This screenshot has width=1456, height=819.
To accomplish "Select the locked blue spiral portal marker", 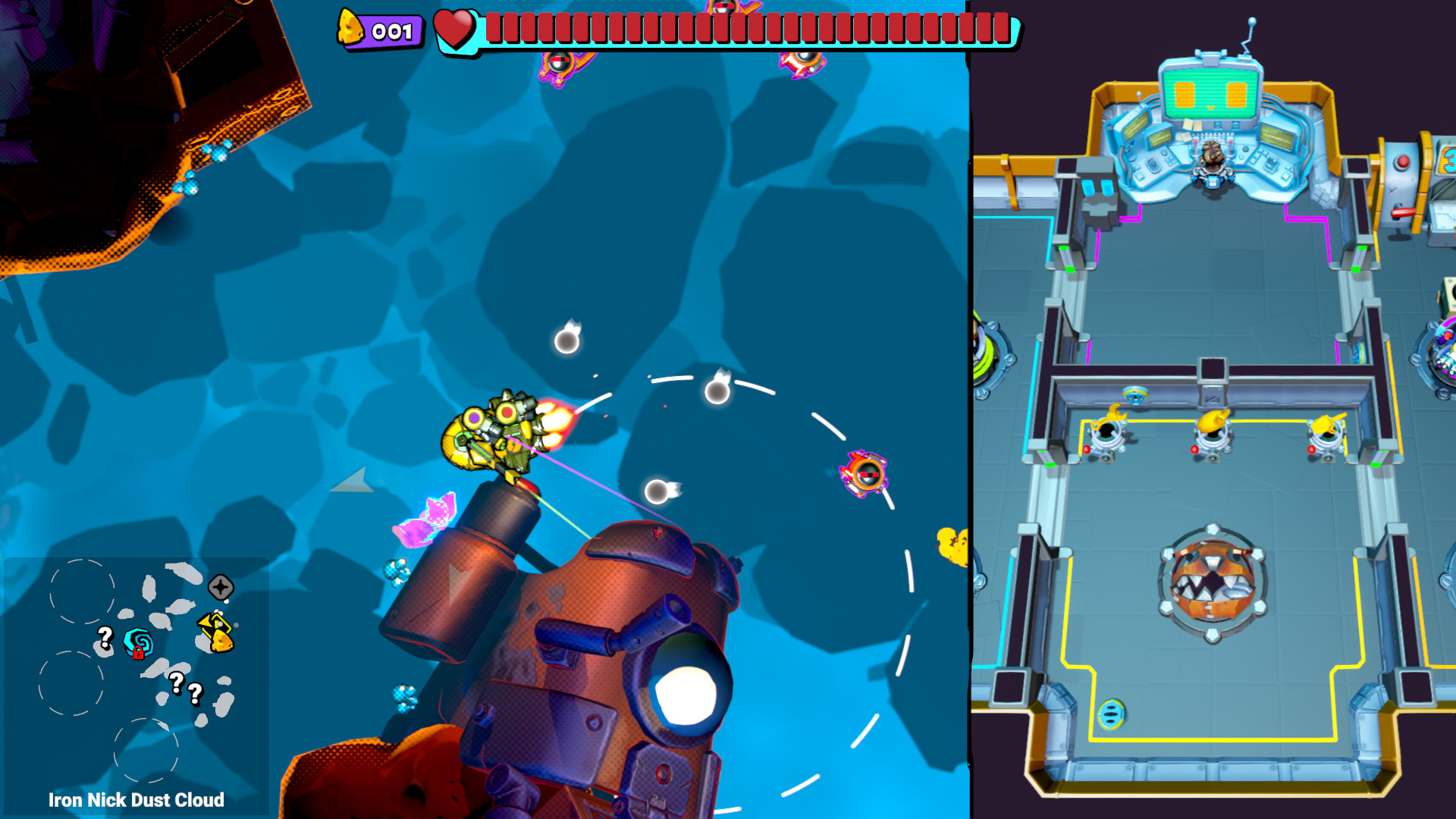I will pos(139,644).
